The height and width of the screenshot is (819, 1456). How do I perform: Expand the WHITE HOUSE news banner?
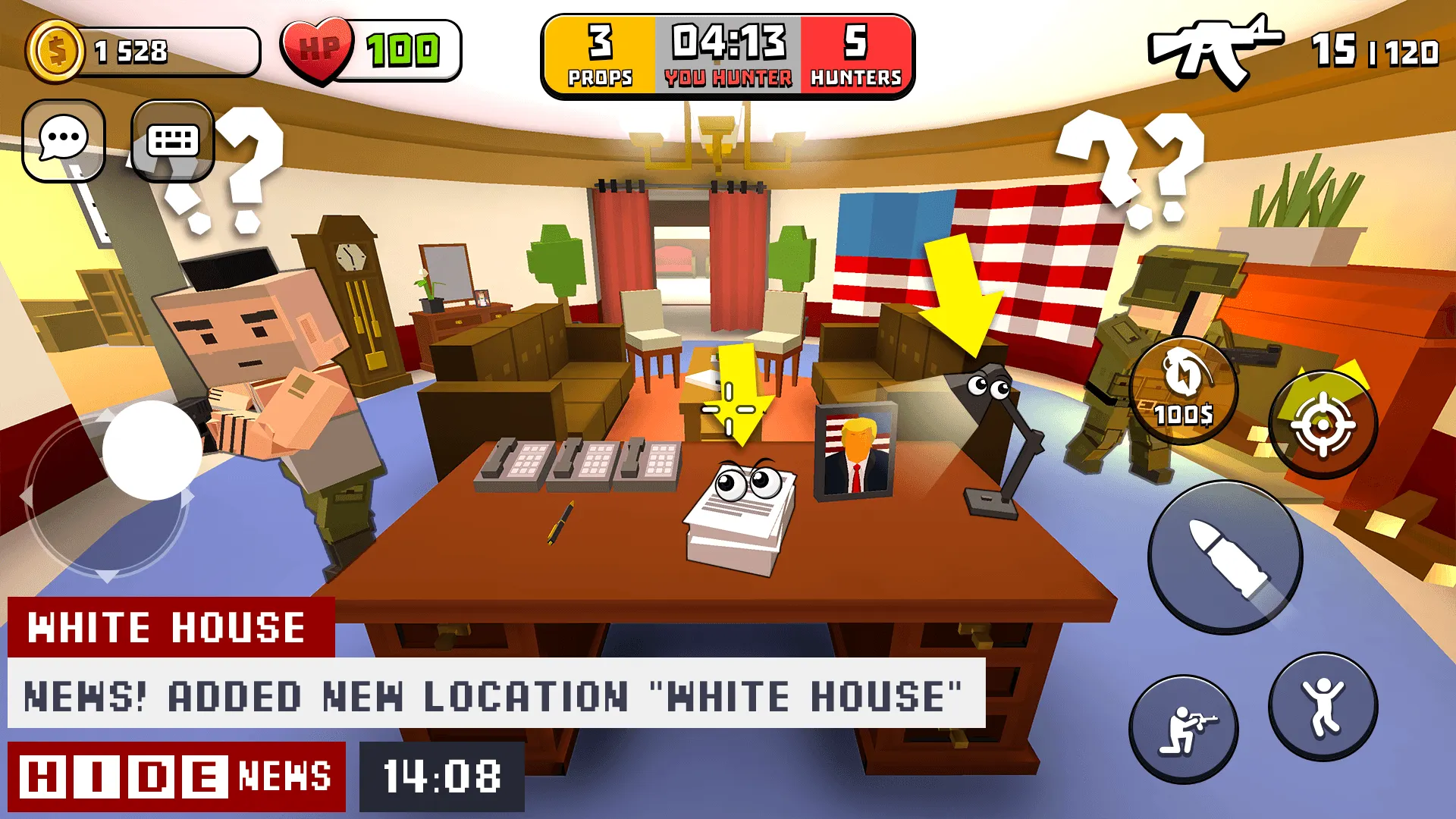tap(167, 626)
